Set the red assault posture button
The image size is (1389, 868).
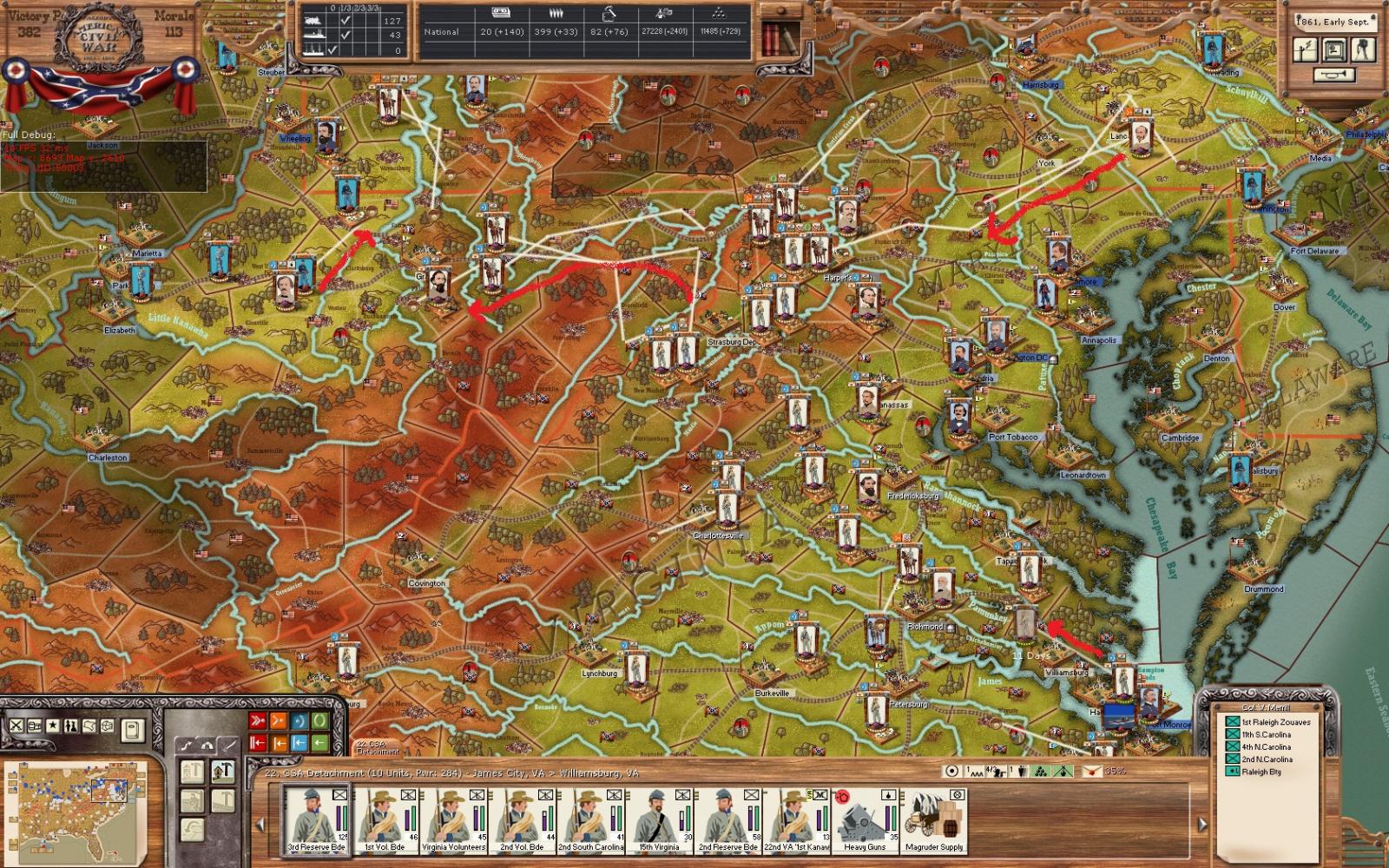tap(258, 721)
